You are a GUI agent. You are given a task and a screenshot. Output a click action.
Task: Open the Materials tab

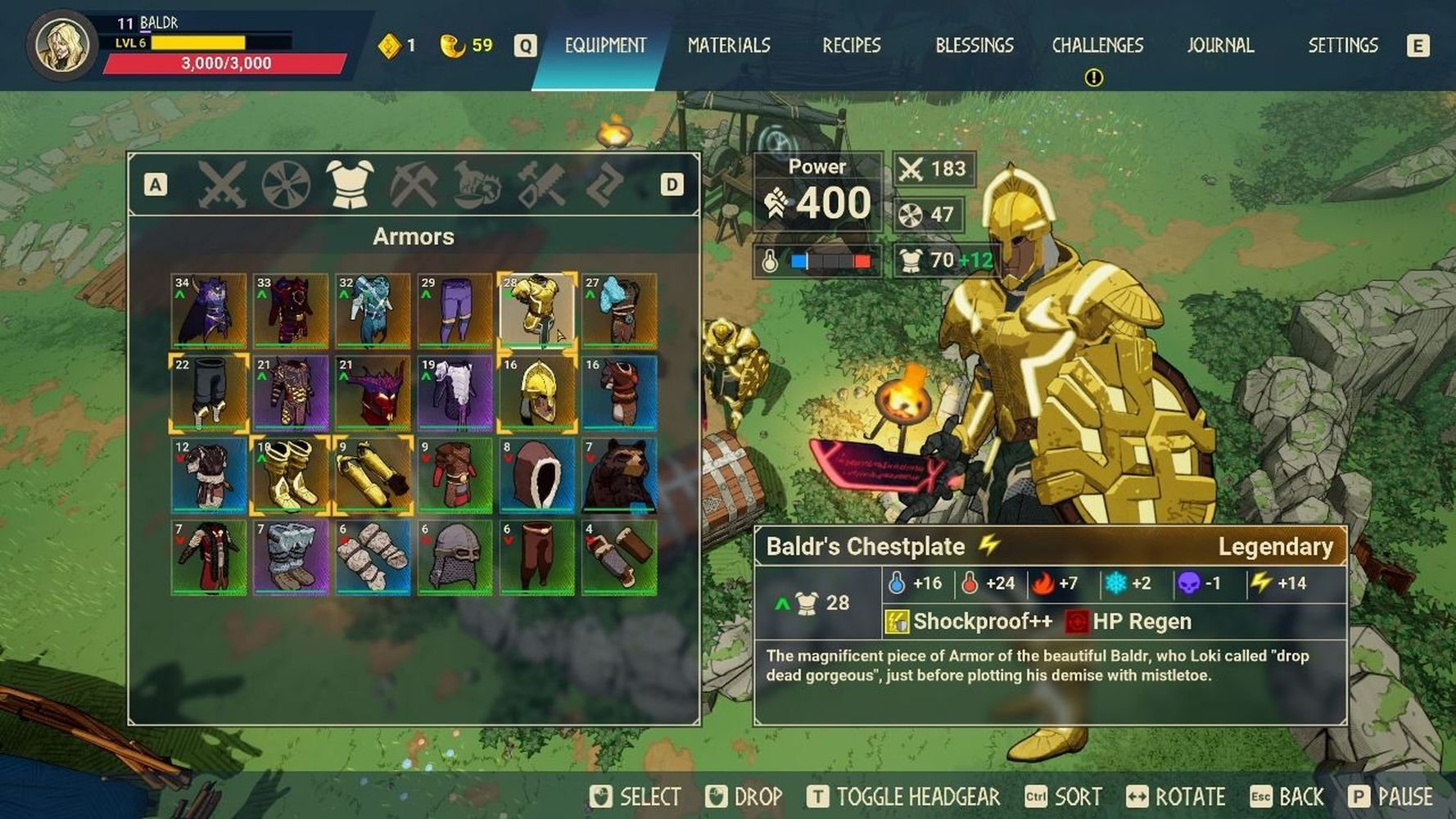pos(729,46)
